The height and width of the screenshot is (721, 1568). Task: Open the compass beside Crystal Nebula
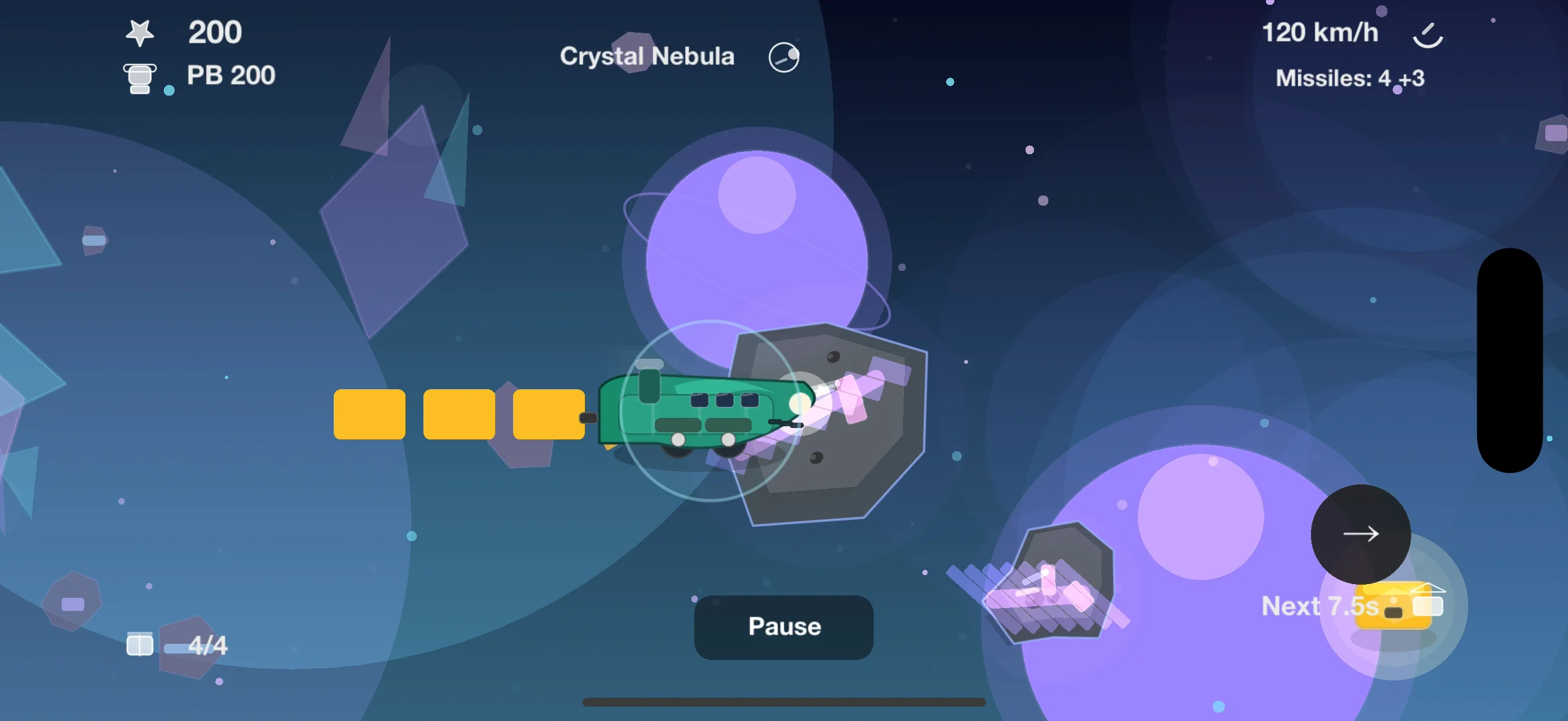pos(783,56)
